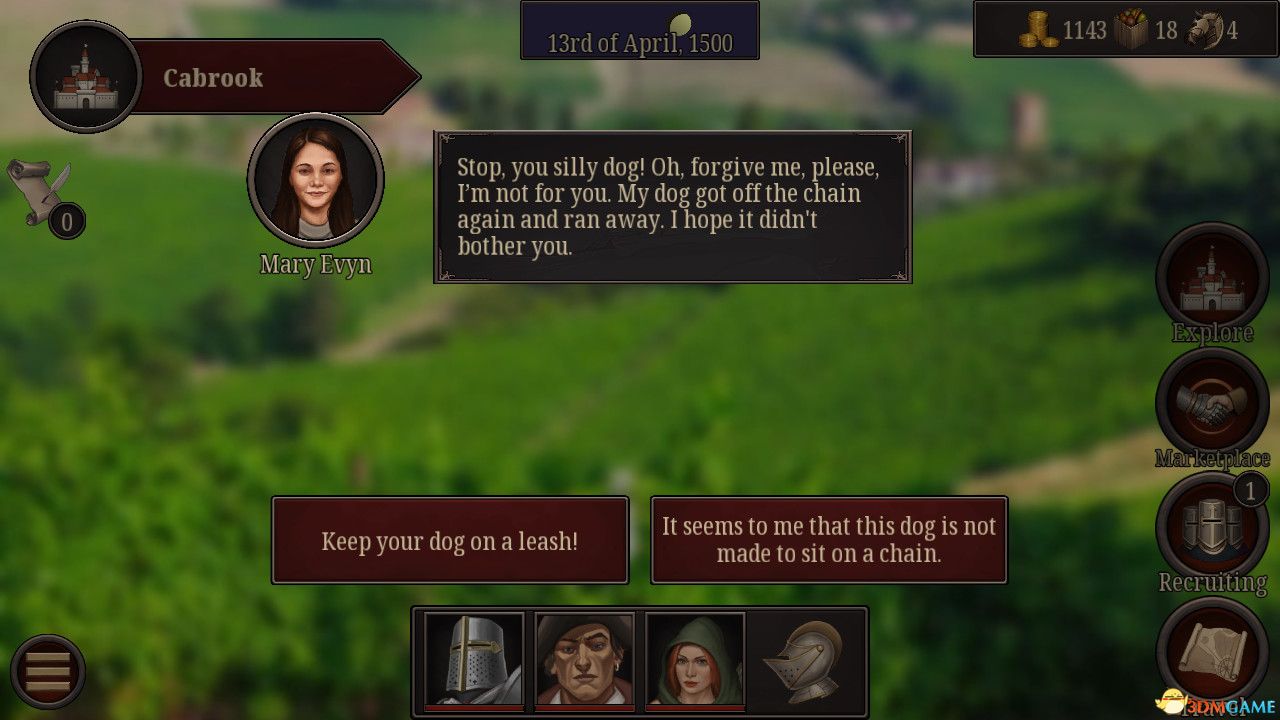Viewport: 1280px width, 720px height.
Task: Select the bandana rogue party portrait
Action: 584,660
